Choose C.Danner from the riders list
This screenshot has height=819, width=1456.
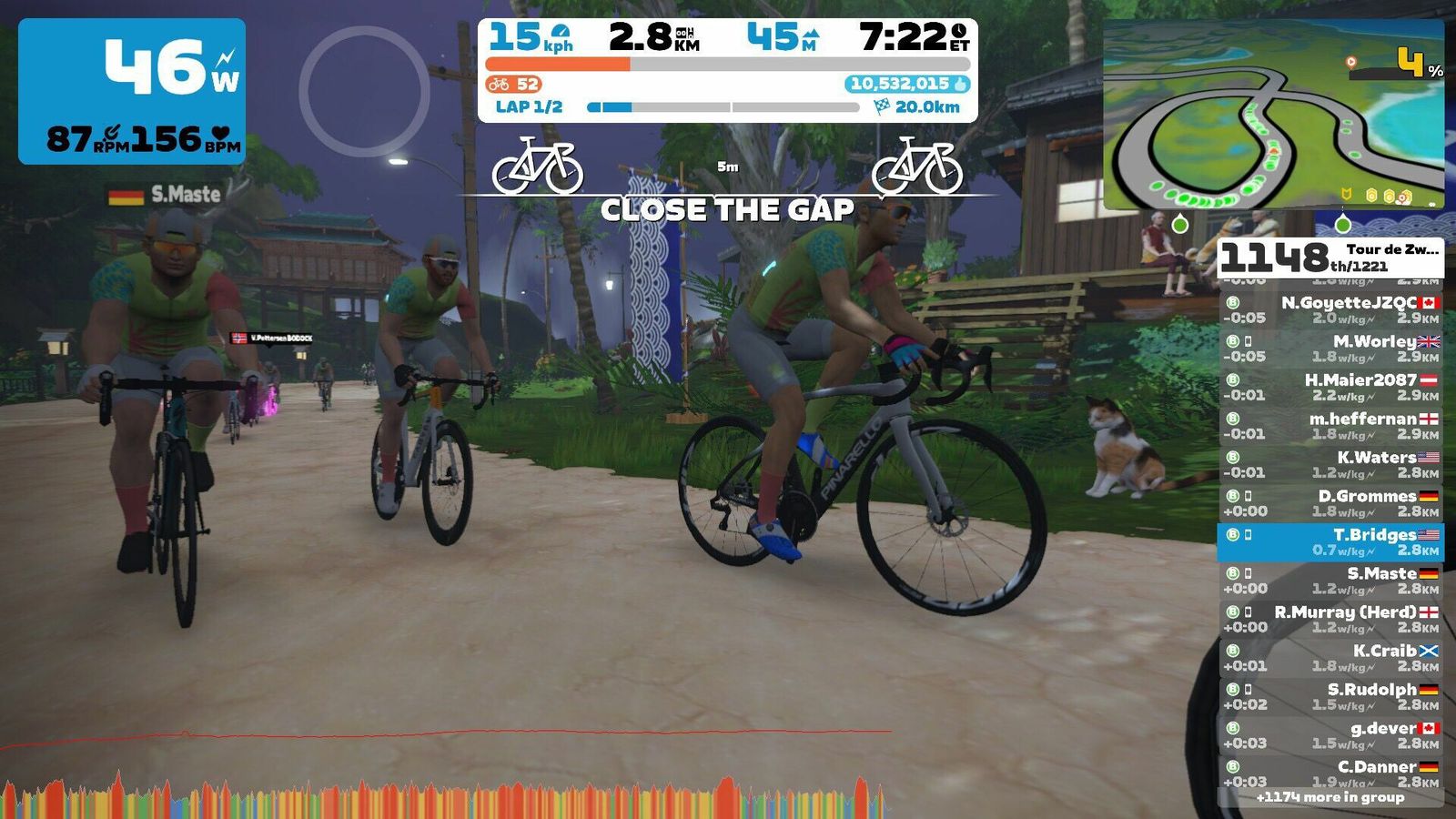point(1330,773)
